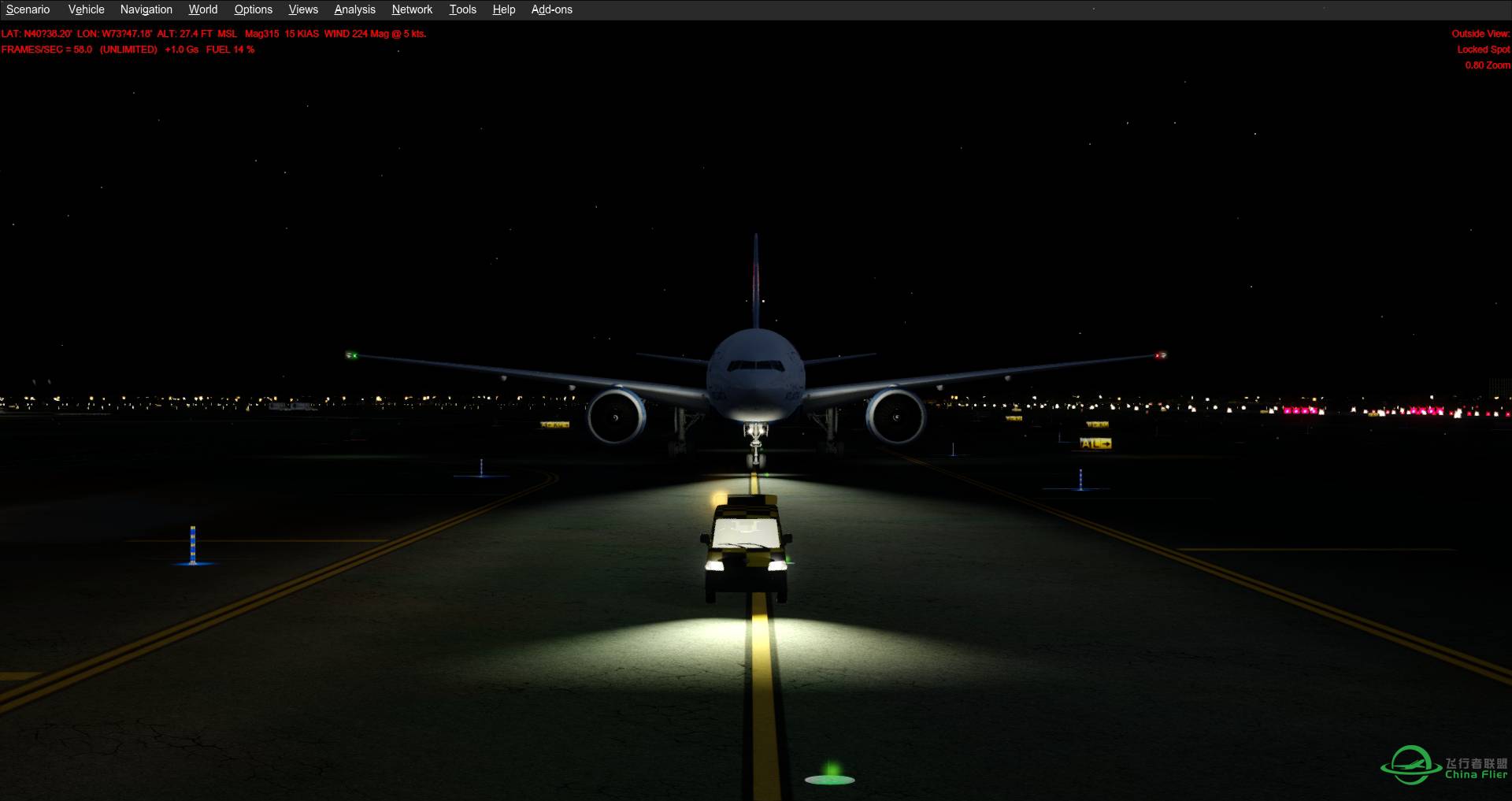Click the Outside View label
Screen dimensions: 1512x801
pos(1479,34)
